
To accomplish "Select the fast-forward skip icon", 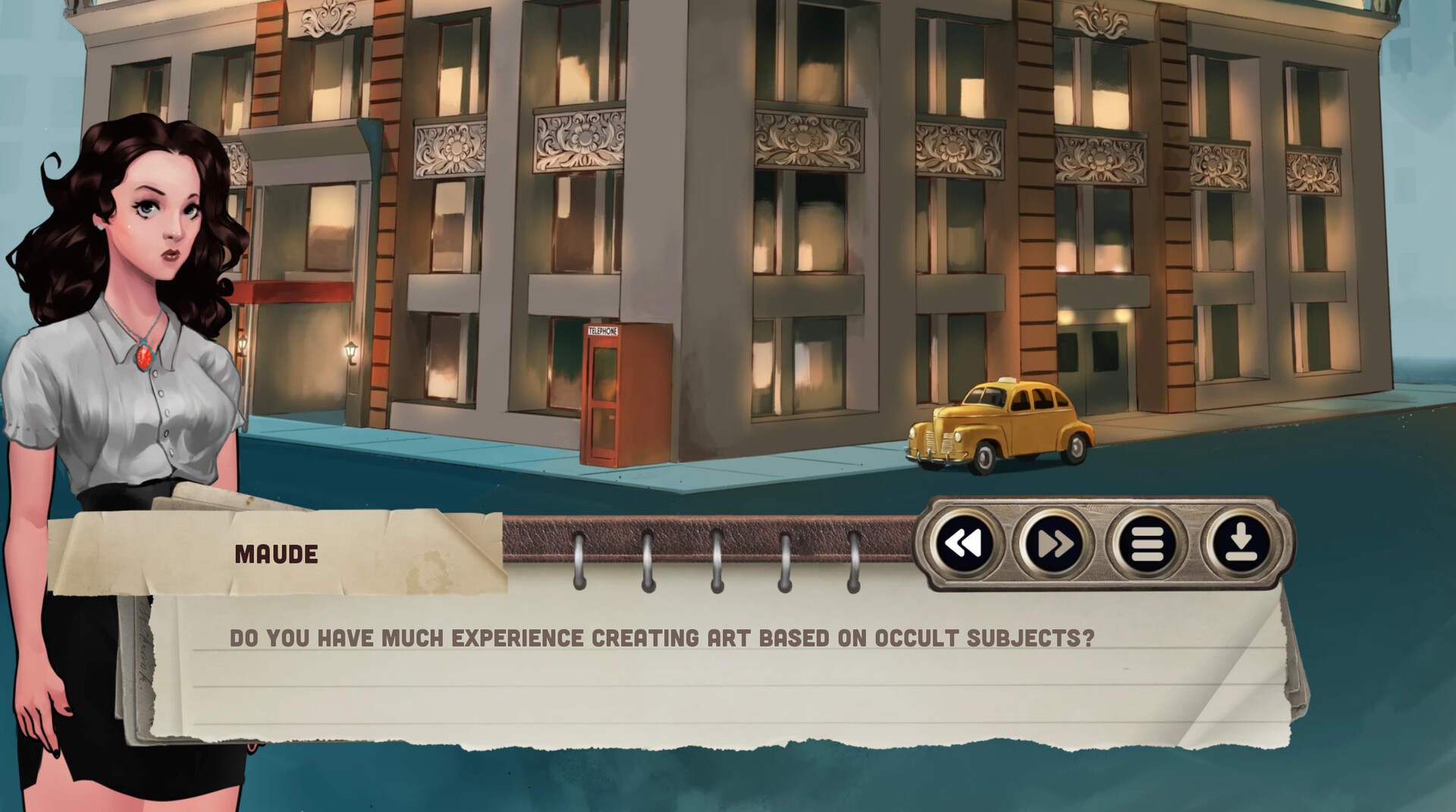I will pyautogui.click(x=1057, y=544).
